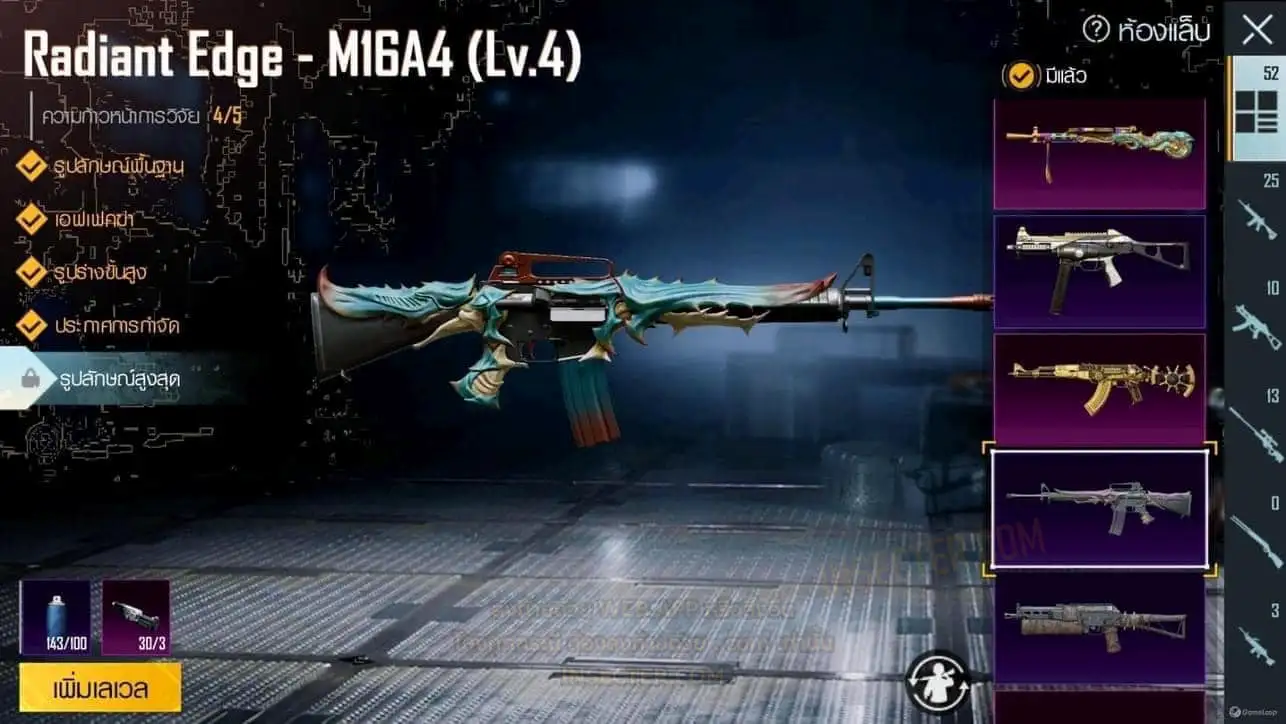Tap the character rotate view button

pos(938,682)
